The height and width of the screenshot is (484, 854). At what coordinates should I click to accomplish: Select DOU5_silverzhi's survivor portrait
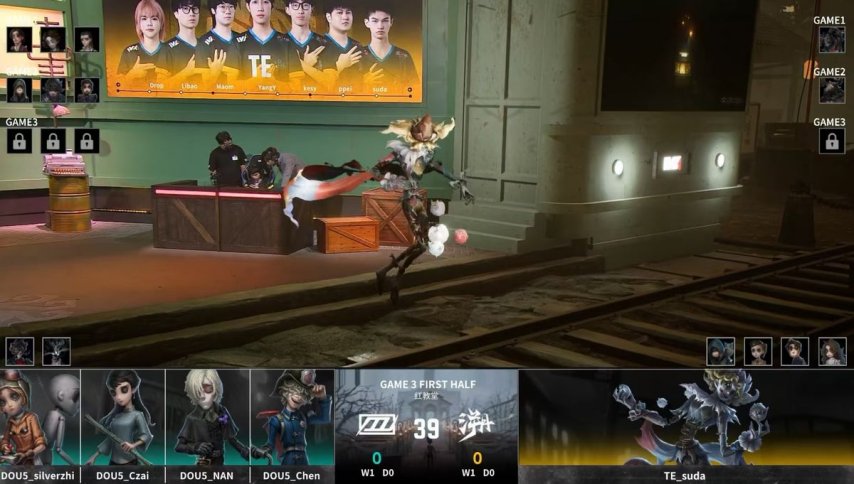pyautogui.click(x=40, y=418)
